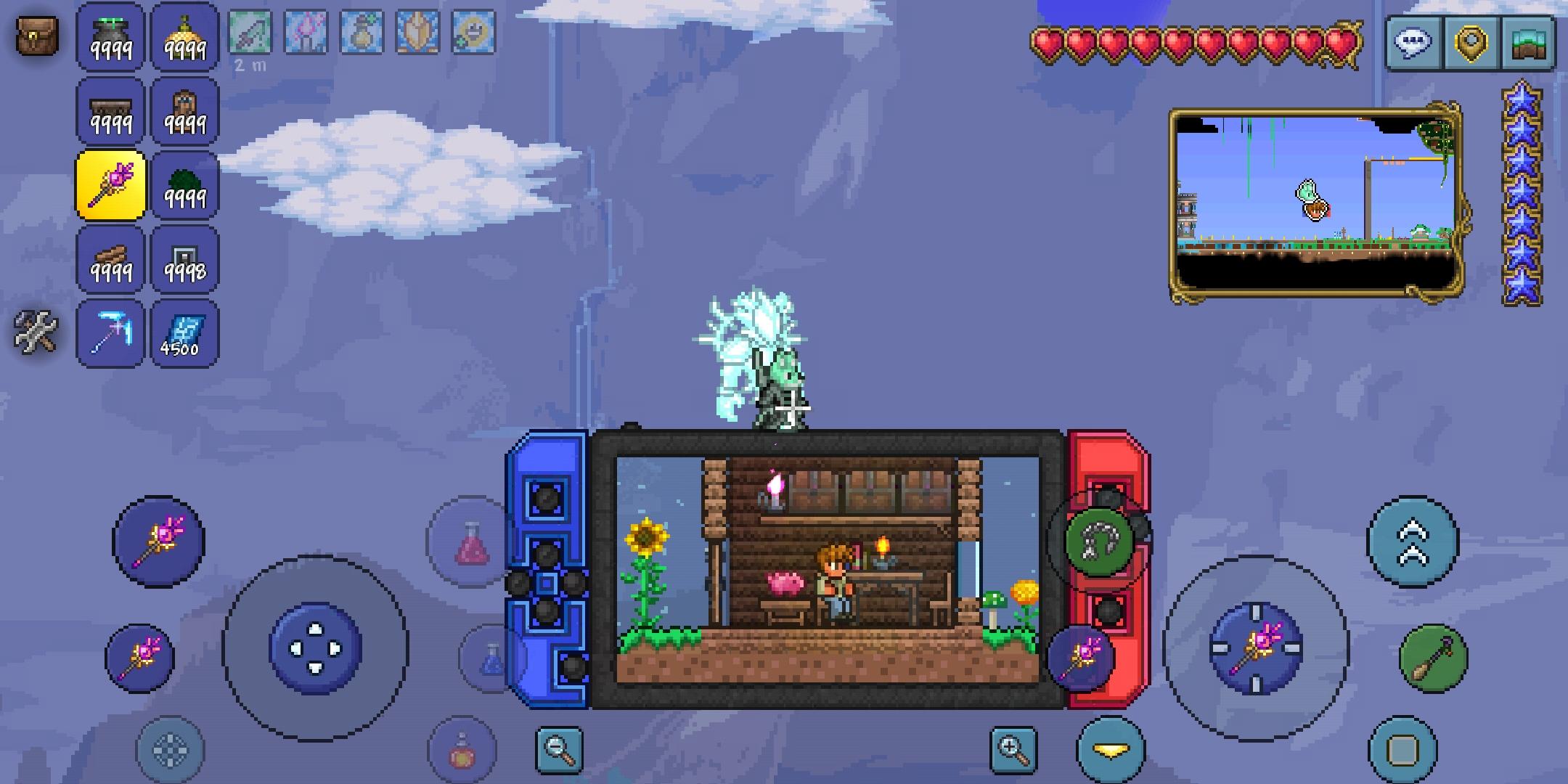Open the inventory backpack
The image size is (1568, 784).
tap(36, 36)
